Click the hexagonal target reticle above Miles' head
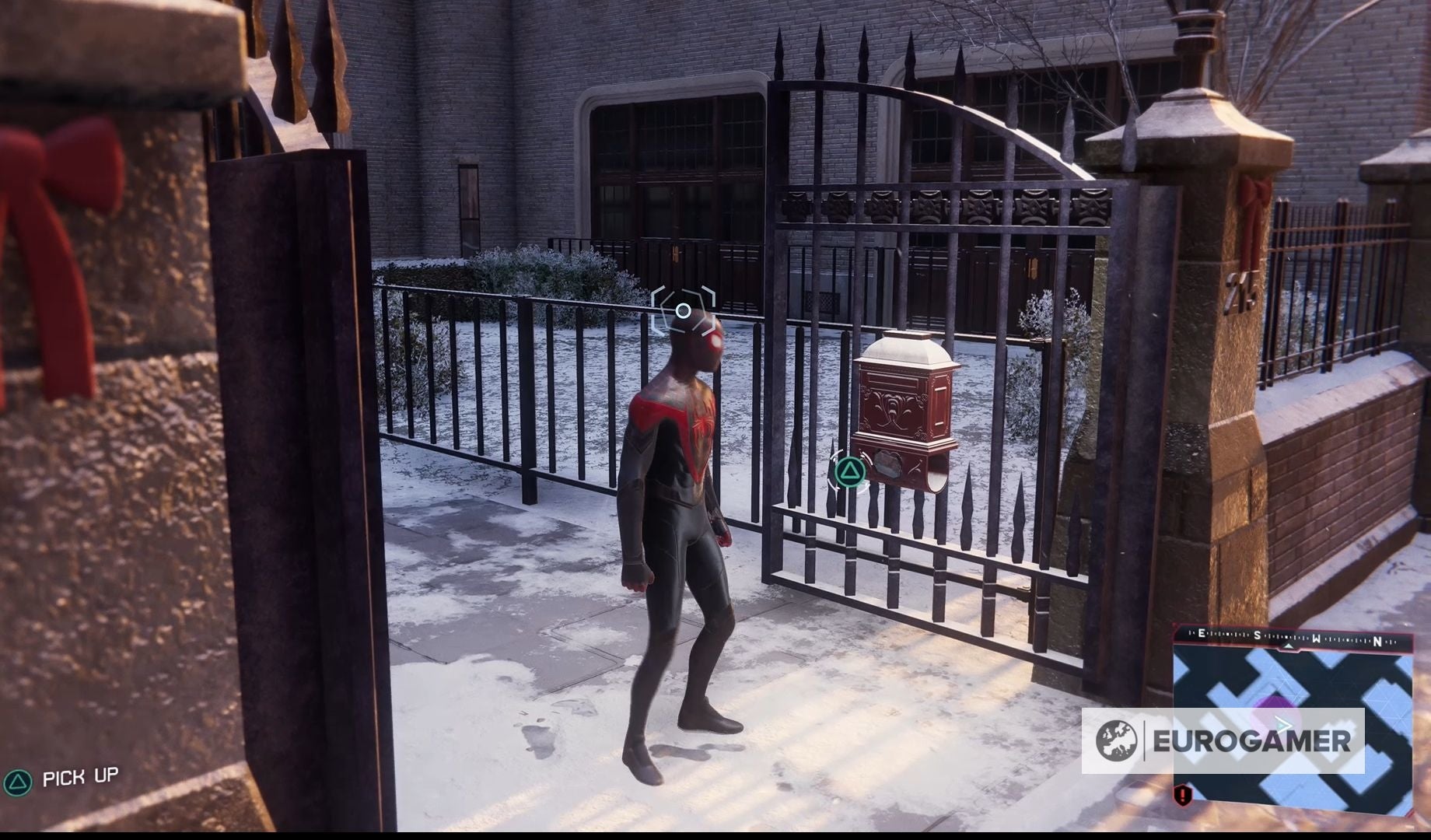This screenshot has width=1431, height=840. coord(683,309)
